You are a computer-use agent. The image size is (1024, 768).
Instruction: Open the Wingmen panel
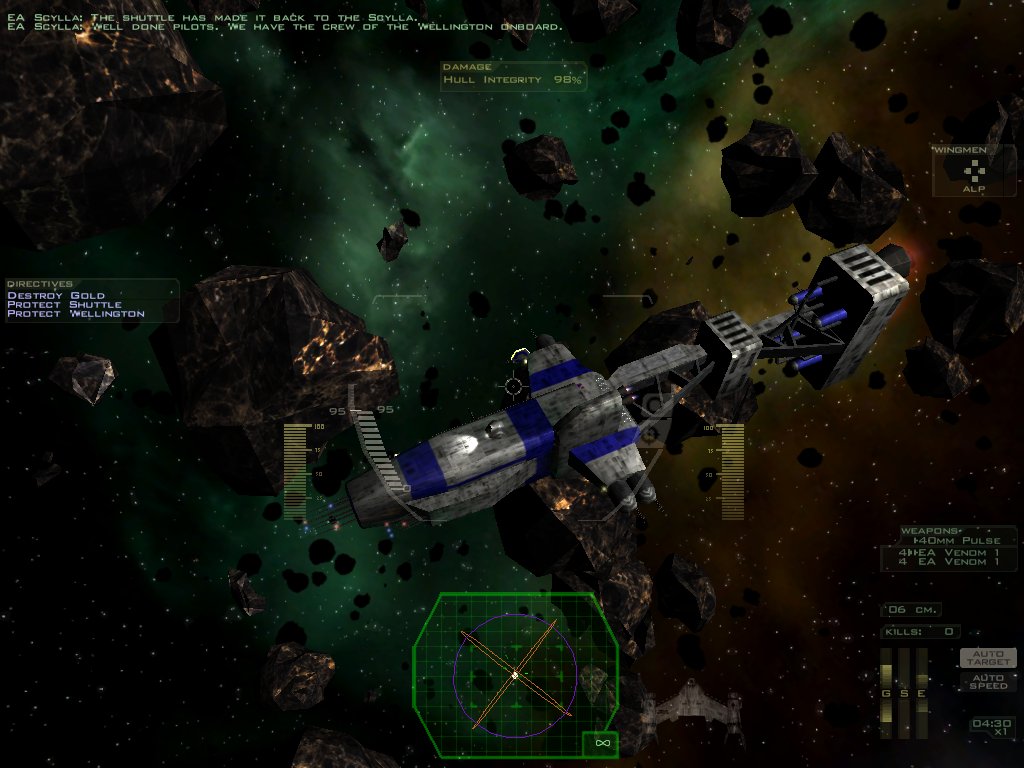coord(974,171)
